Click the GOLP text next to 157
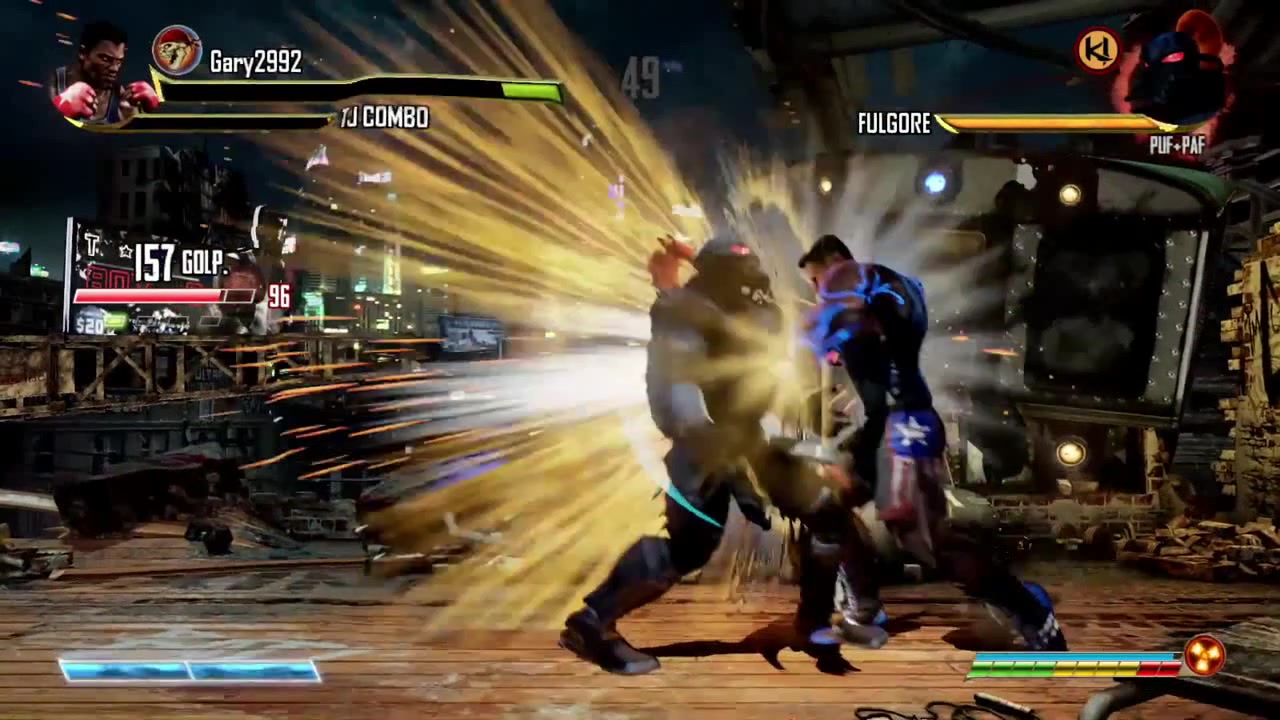This screenshot has width=1280, height=720. (x=206, y=263)
